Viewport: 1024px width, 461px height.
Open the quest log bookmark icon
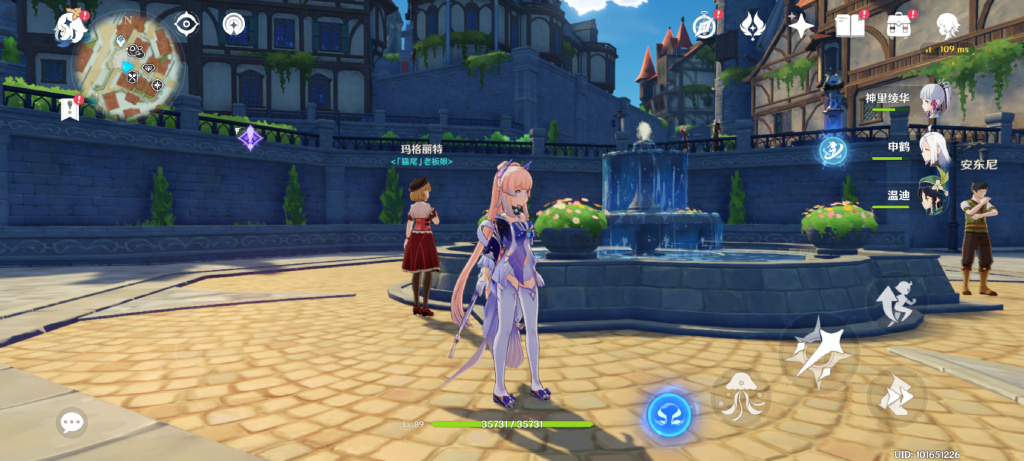click(69, 109)
